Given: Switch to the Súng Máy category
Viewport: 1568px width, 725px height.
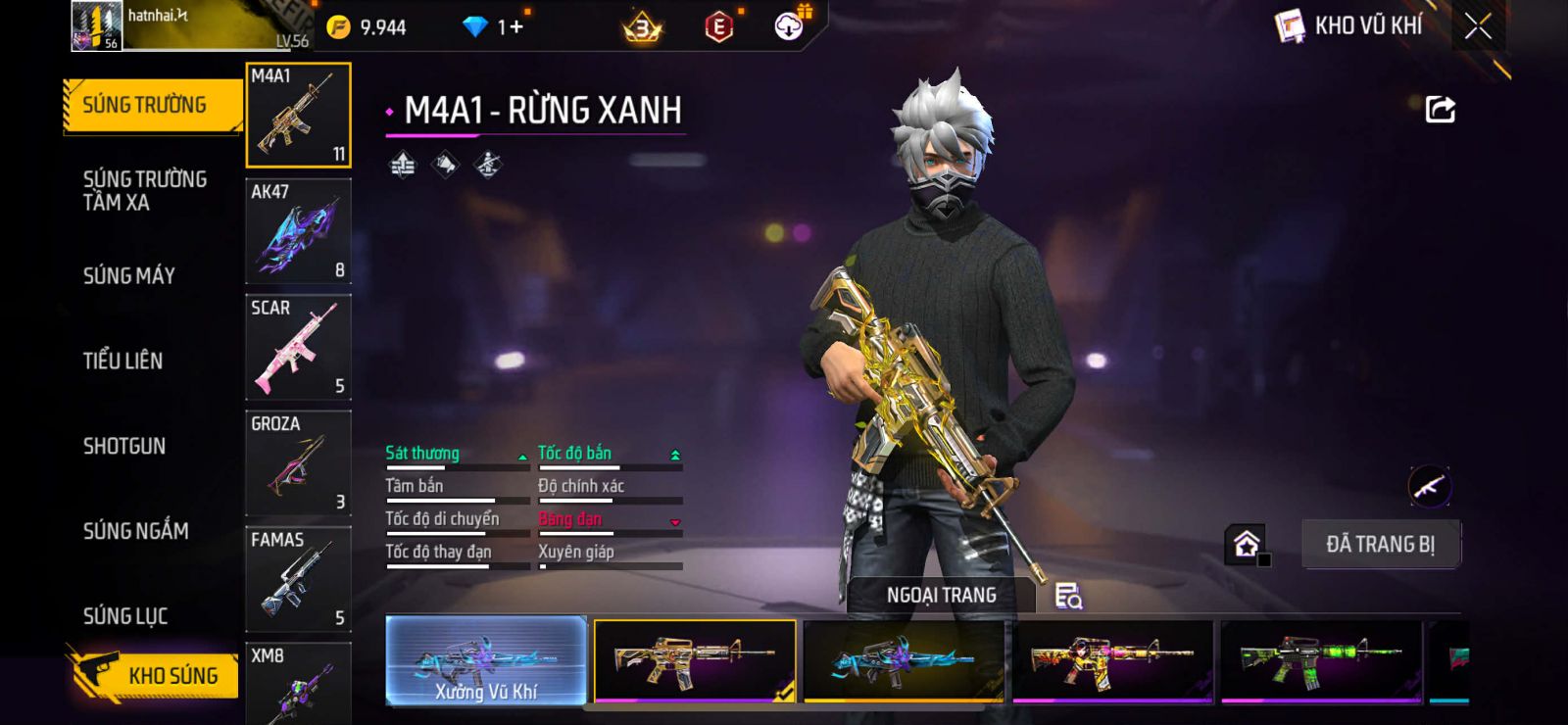Looking at the screenshot, I should 128,276.
